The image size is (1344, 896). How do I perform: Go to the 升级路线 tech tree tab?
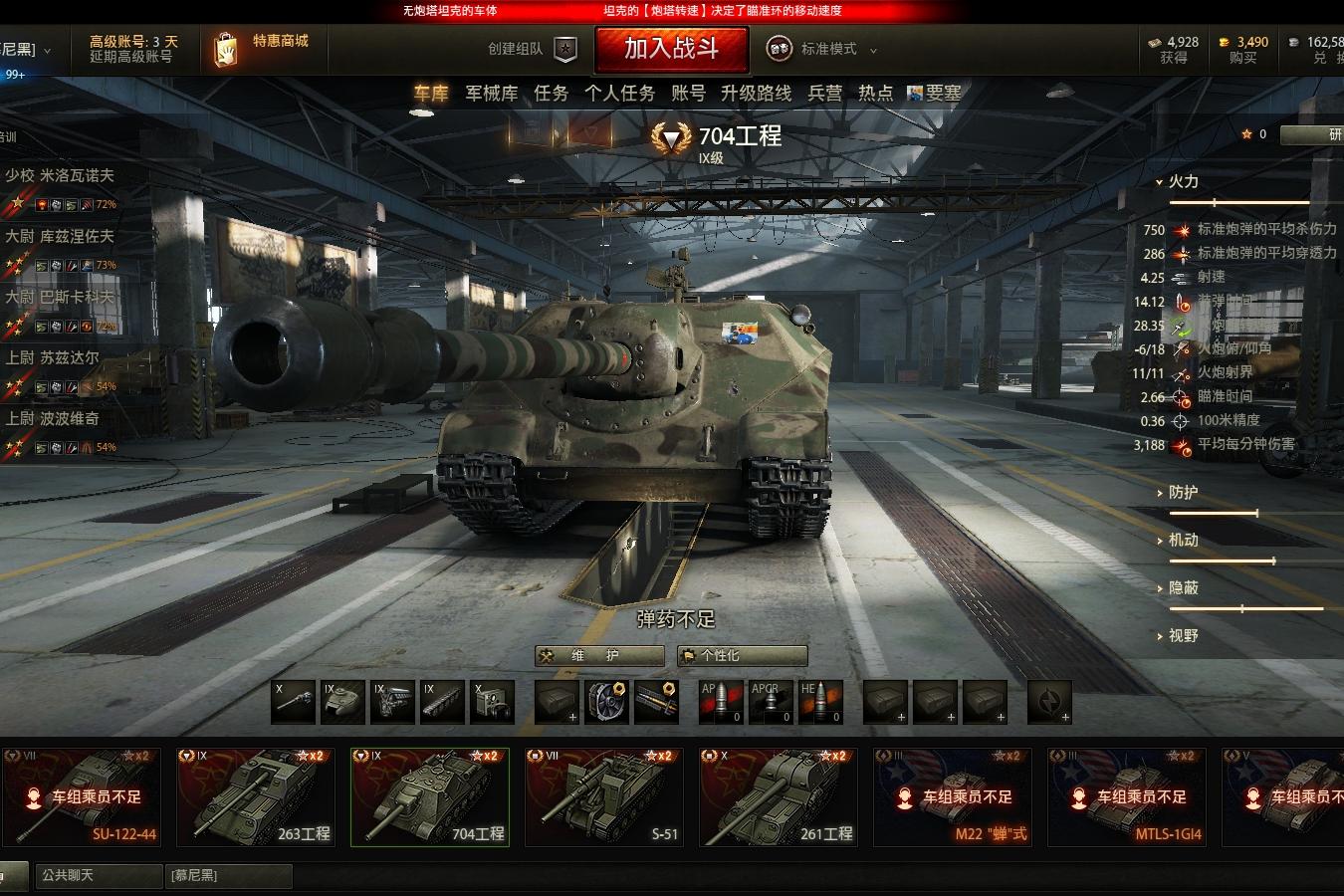pos(756,94)
